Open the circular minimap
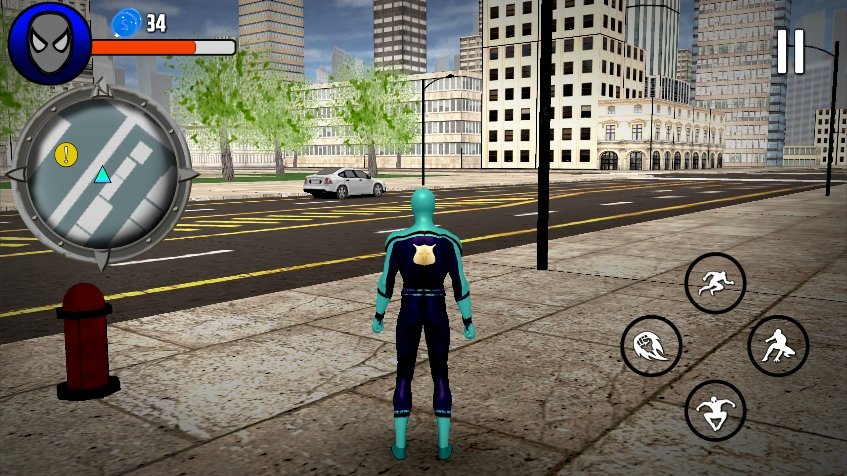 point(100,175)
